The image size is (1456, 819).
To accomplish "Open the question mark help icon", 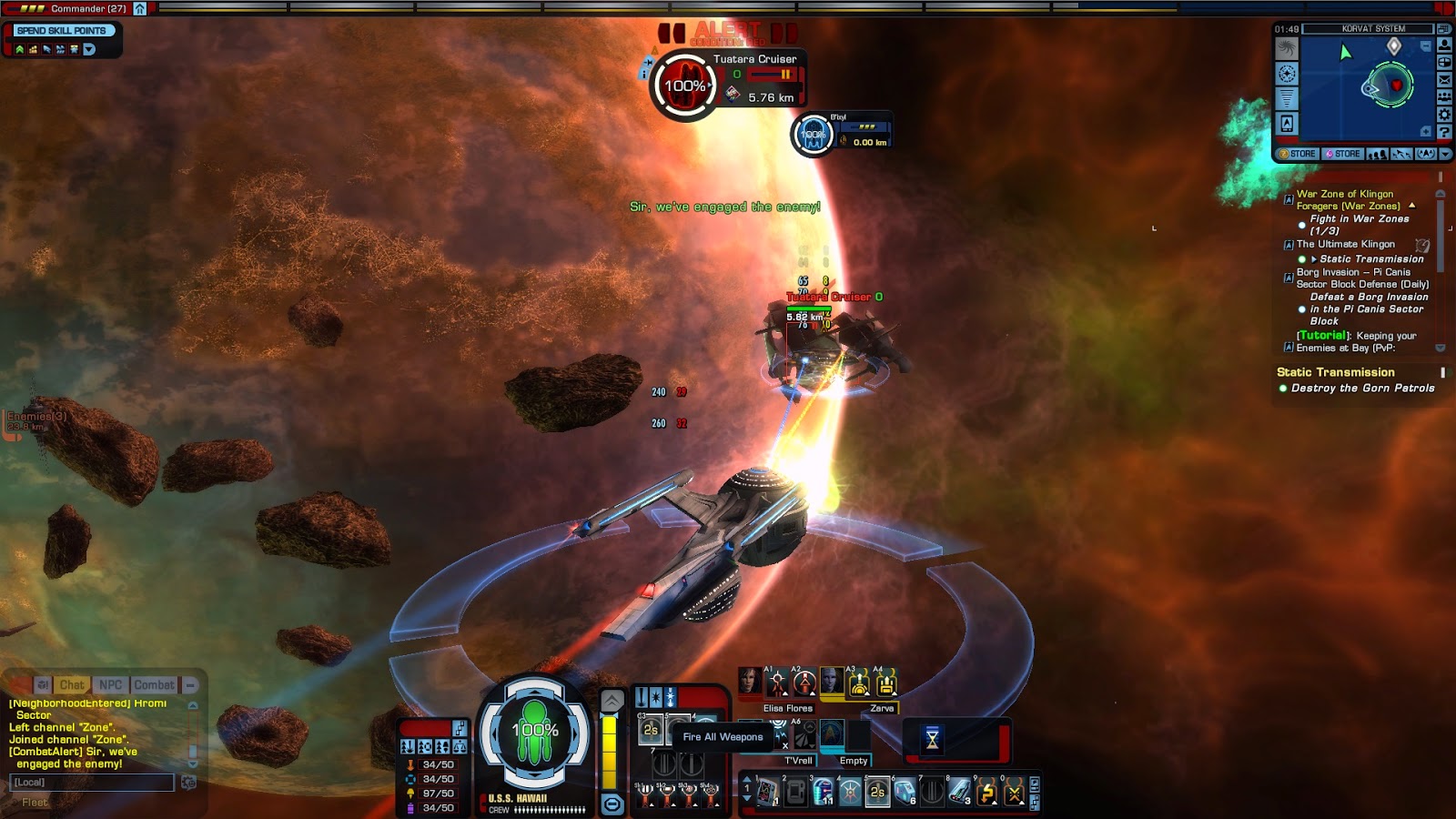I will [x=1444, y=132].
